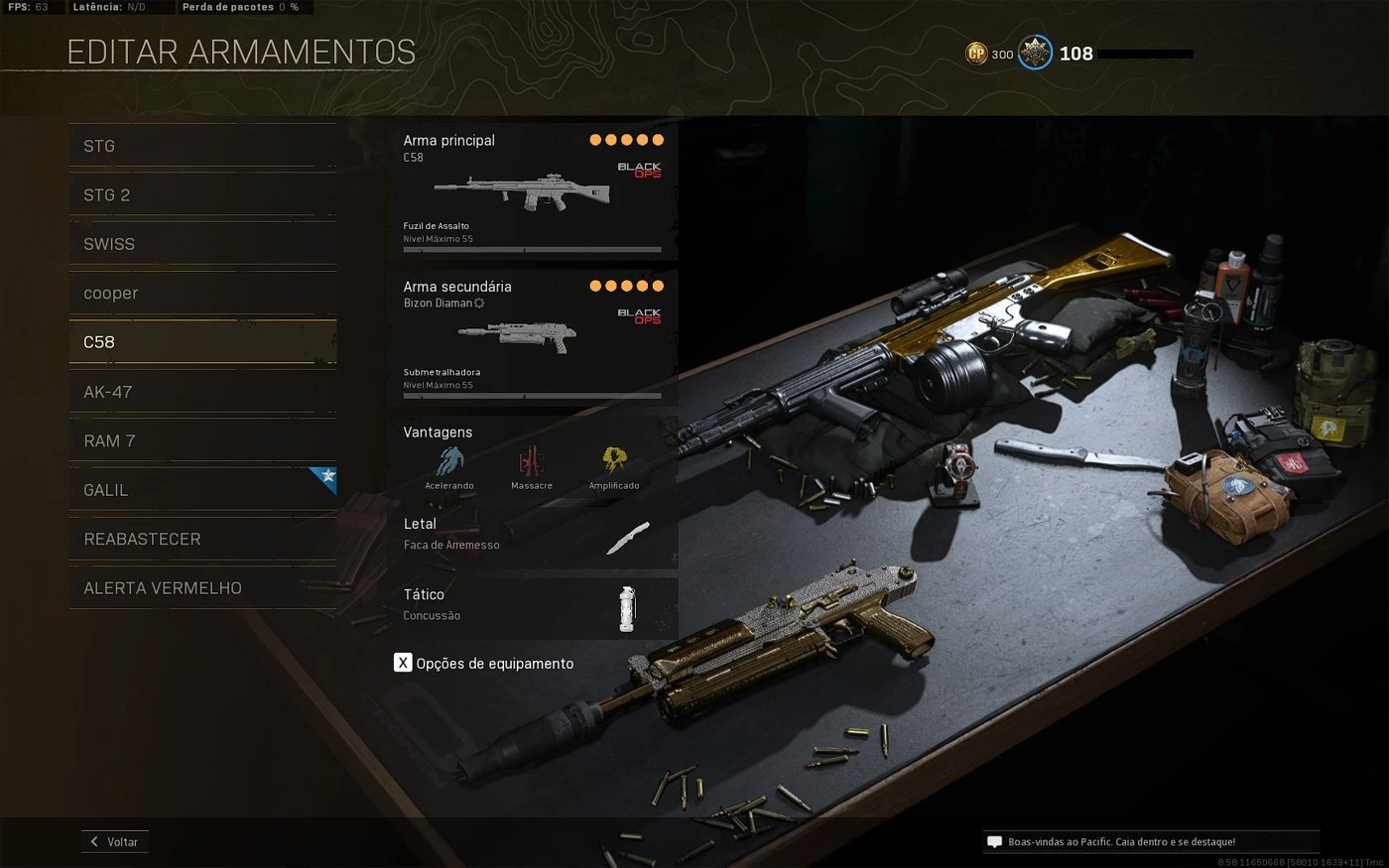Pick the RAM 7 loadout

(x=202, y=440)
